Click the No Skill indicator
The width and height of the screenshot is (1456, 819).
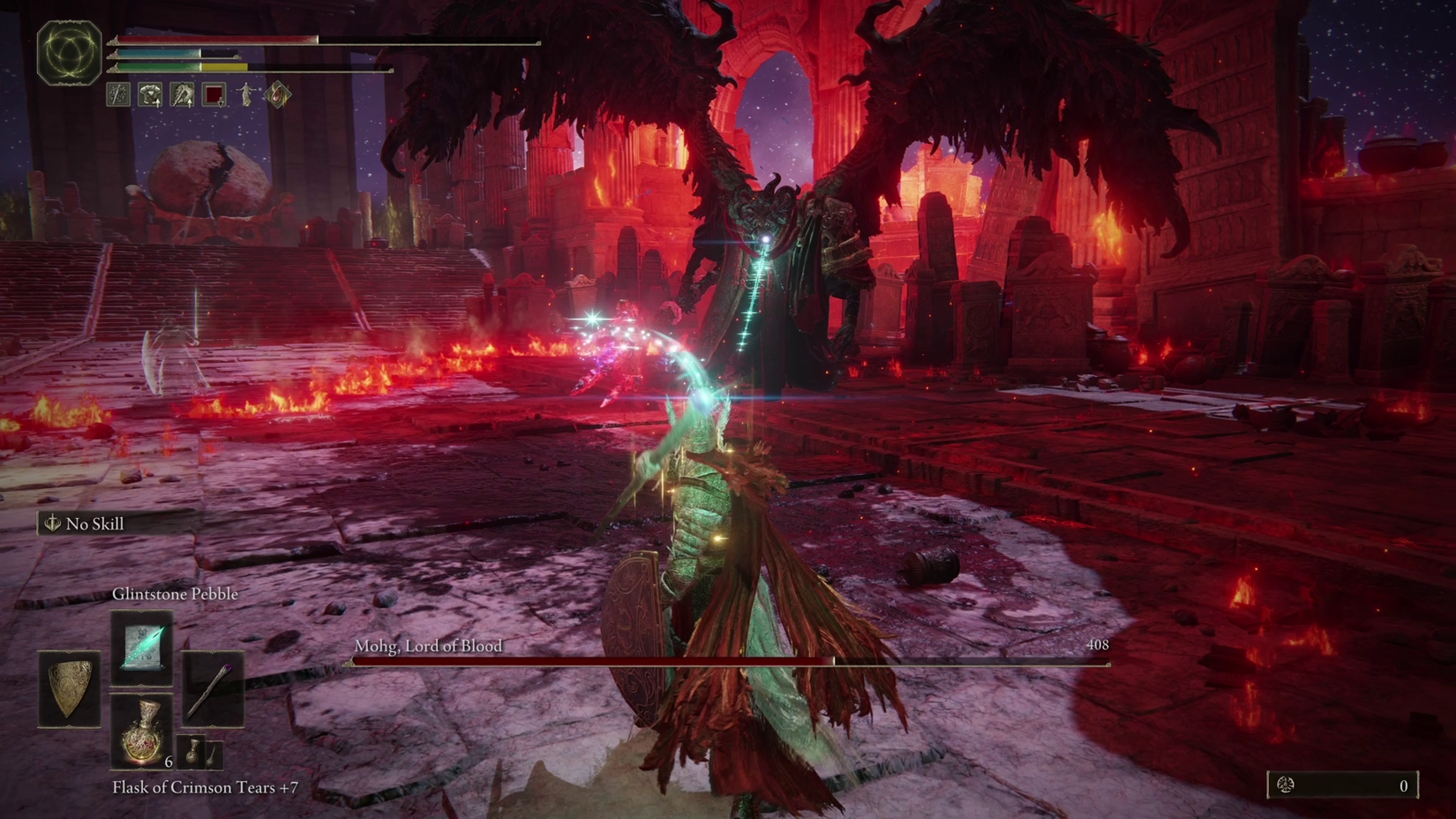tap(86, 523)
